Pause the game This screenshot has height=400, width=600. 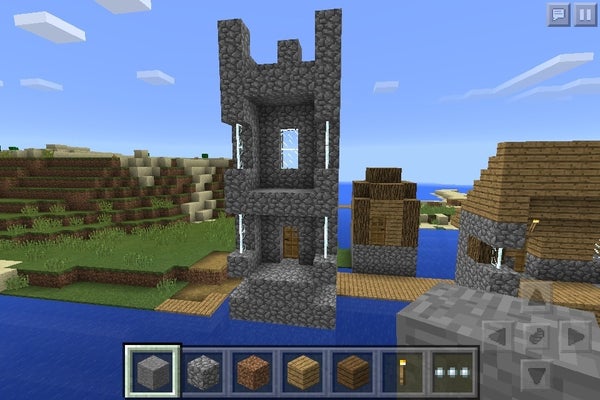(584, 14)
